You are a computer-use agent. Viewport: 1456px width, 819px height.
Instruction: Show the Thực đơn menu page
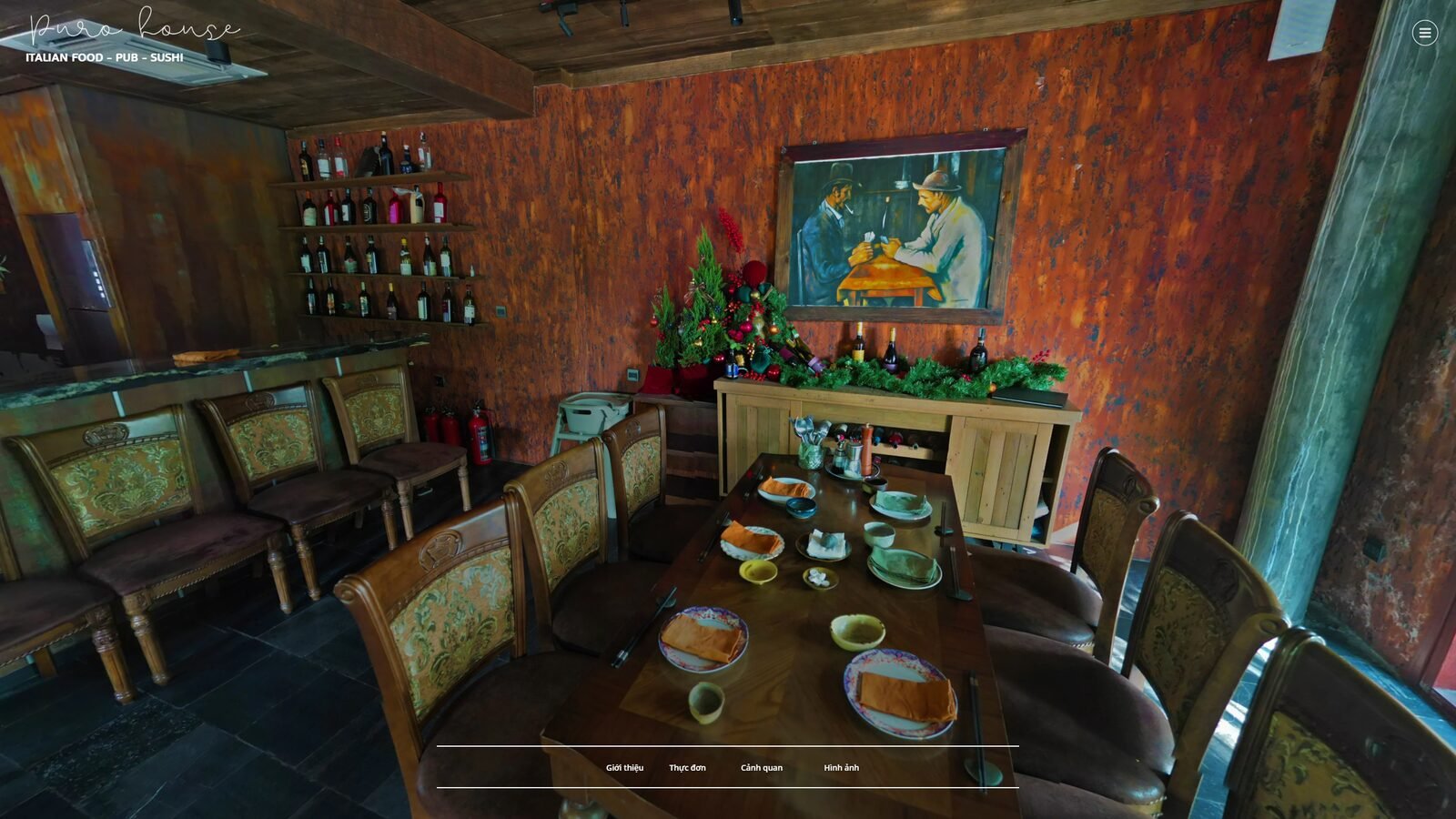687,768
